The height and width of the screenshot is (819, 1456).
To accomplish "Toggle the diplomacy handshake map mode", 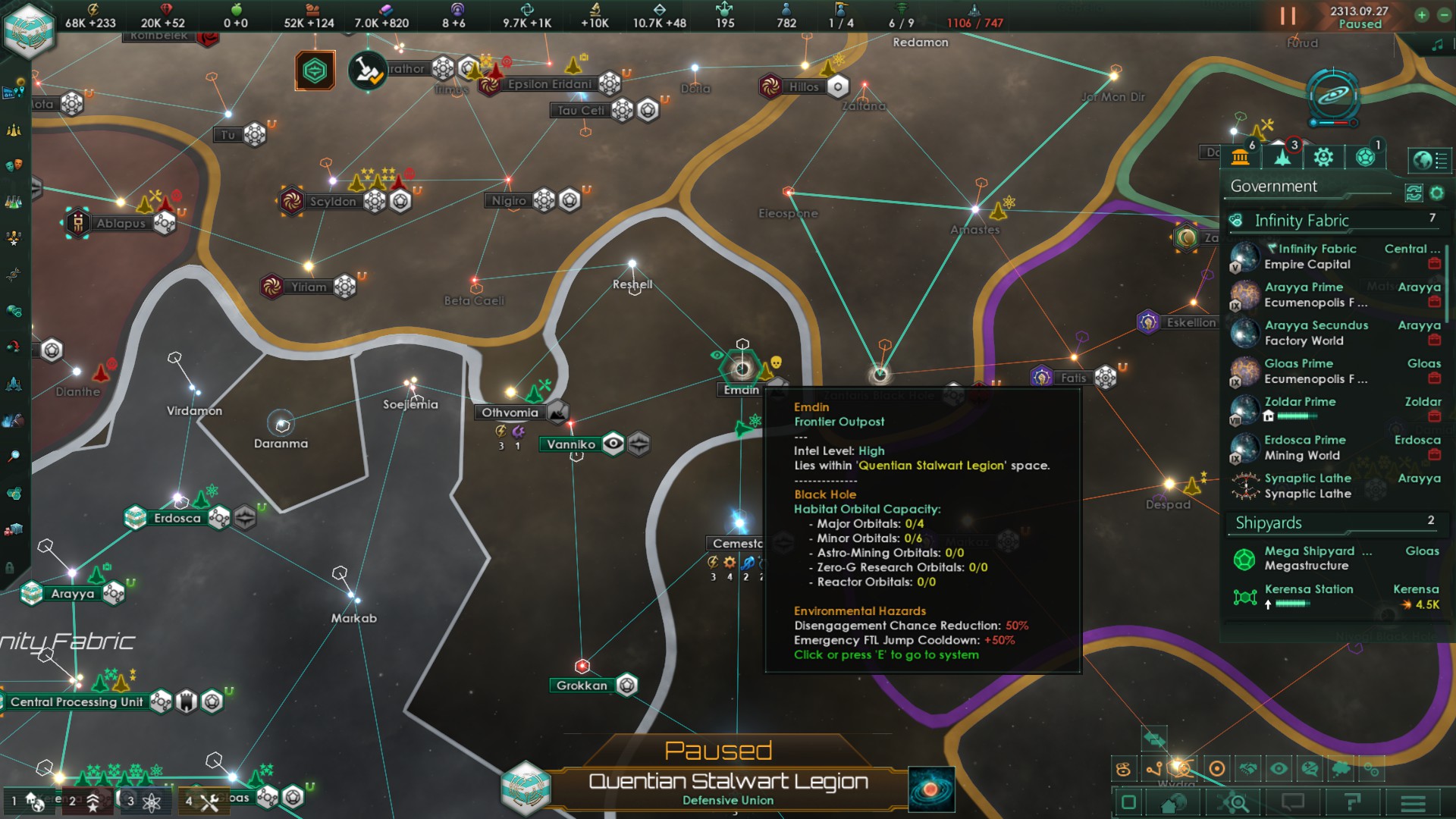I will [1247, 768].
